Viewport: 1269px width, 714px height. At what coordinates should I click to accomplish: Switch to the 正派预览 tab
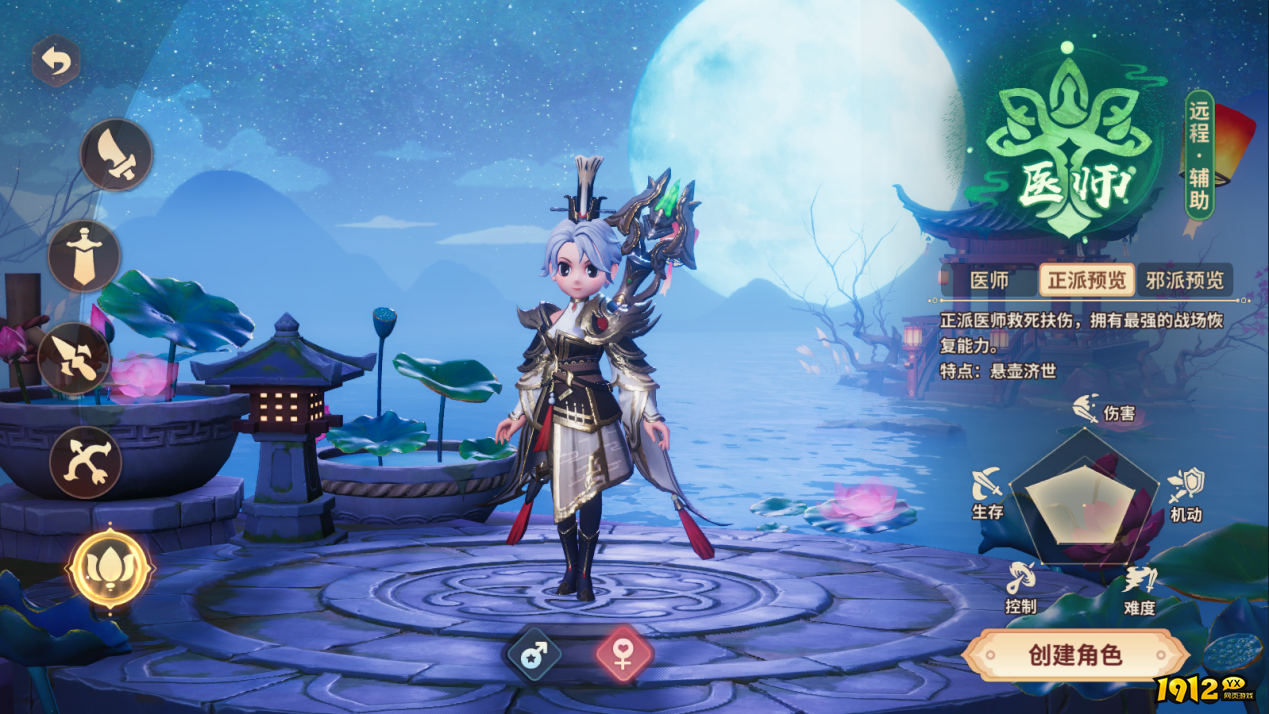[x=1086, y=280]
